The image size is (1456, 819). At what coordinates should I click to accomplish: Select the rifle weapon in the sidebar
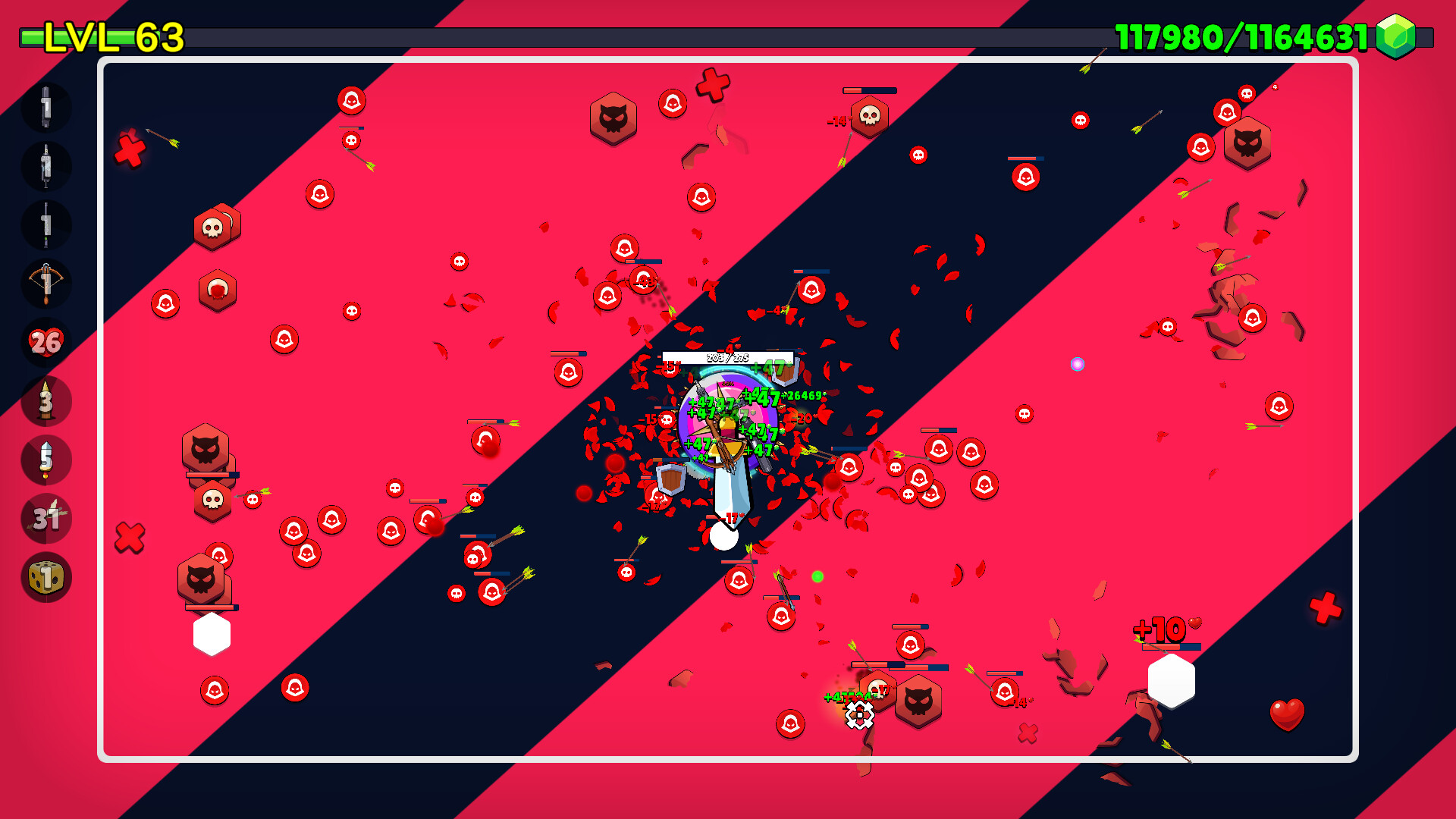(x=47, y=225)
